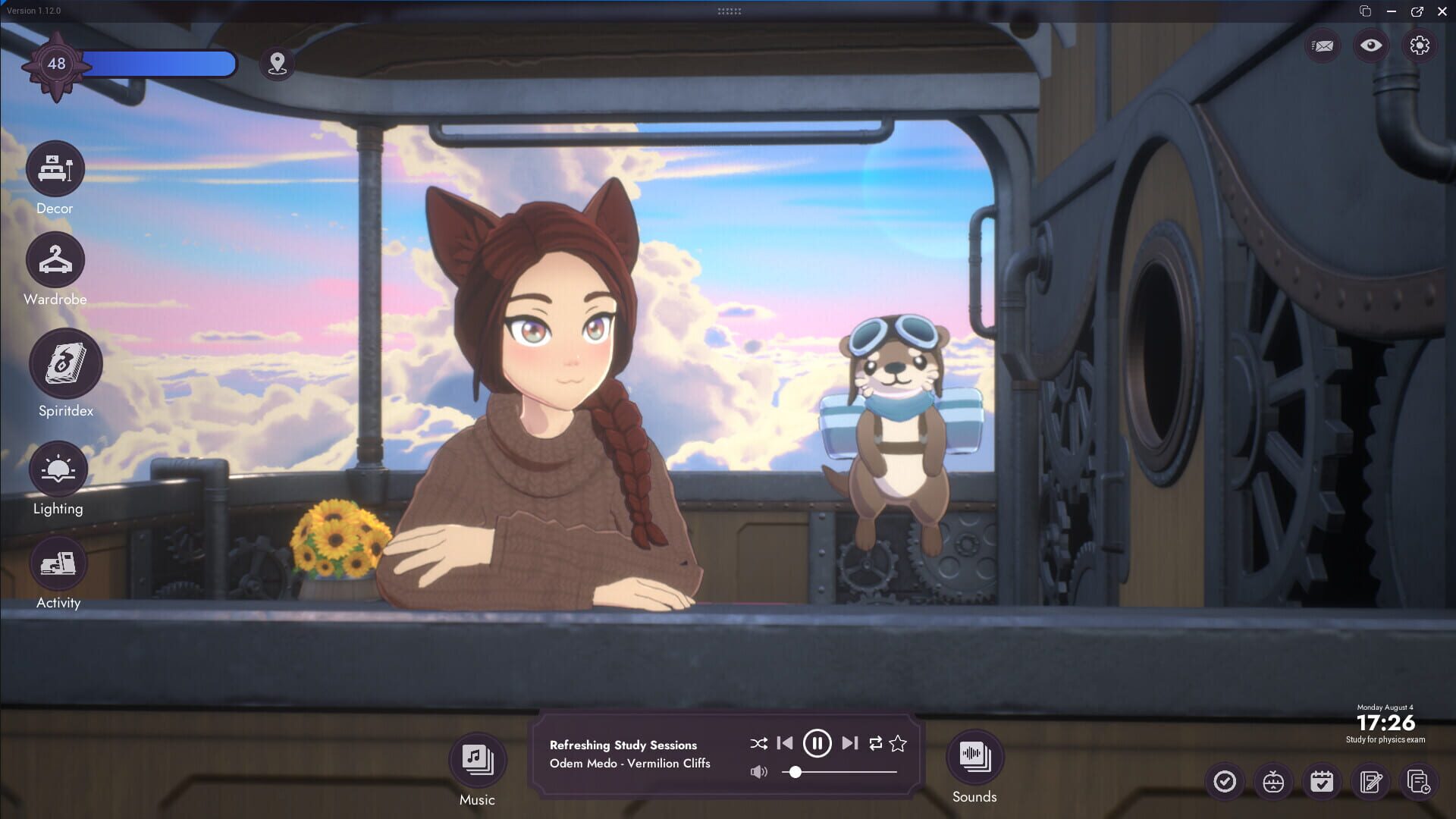Viewport: 1456px width, 819px height.
Task: Start the pomodoro timer
Action: point(1273,781)
